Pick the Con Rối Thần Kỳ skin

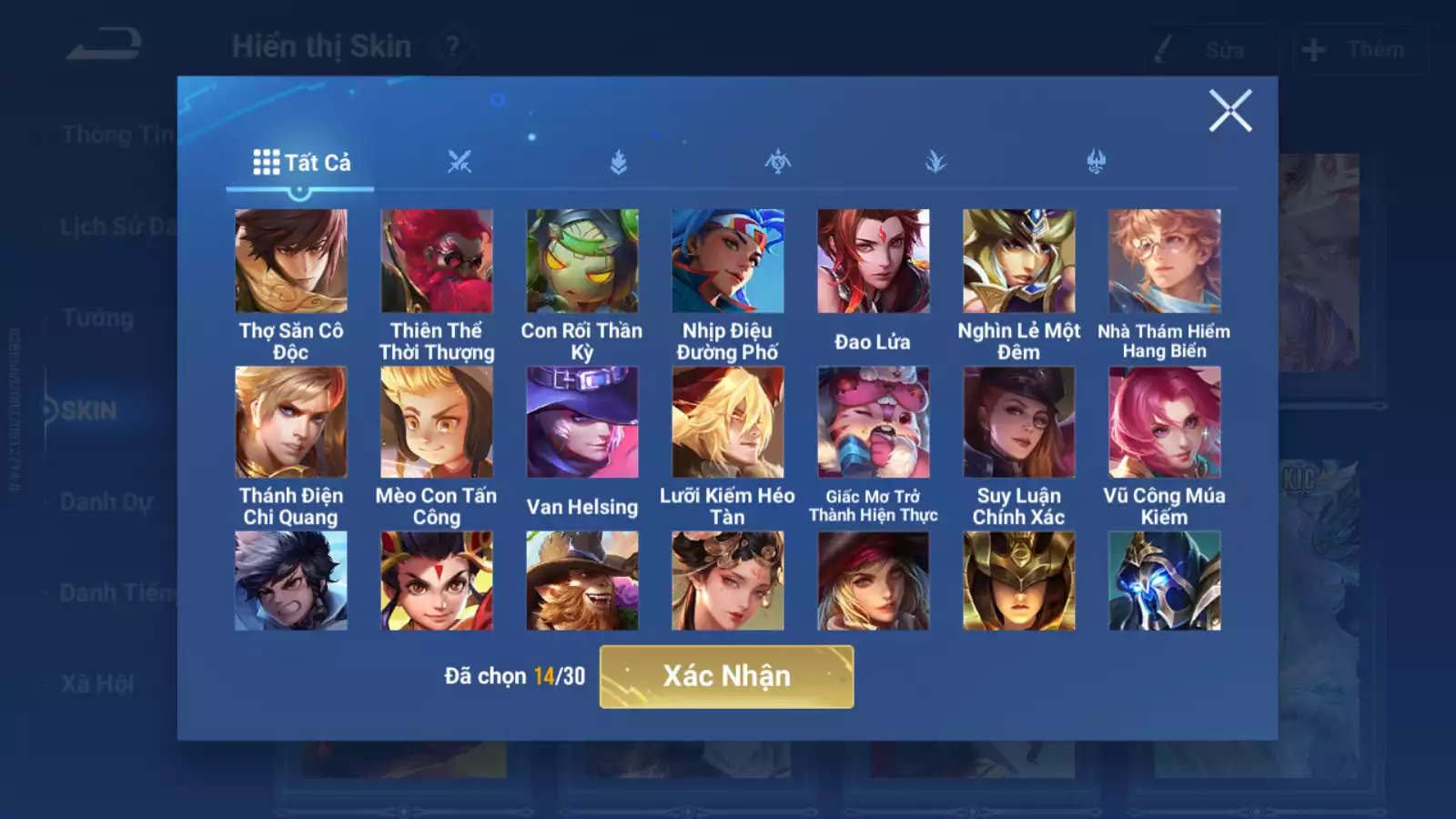tap(582, 262)
